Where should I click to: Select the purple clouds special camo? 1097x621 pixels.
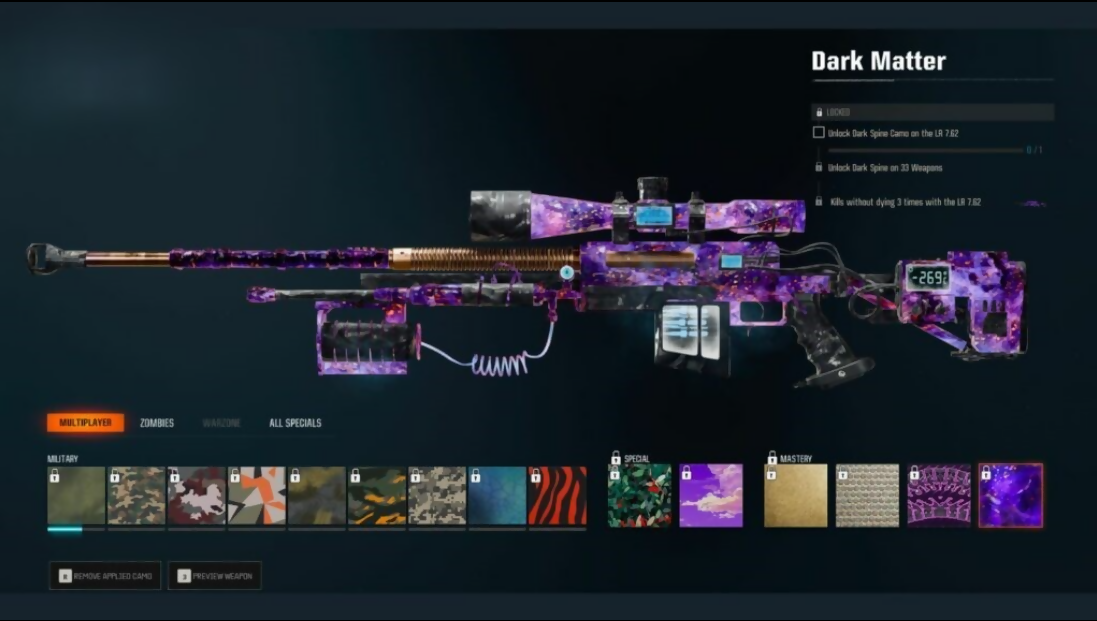click(x=711, y=496)
